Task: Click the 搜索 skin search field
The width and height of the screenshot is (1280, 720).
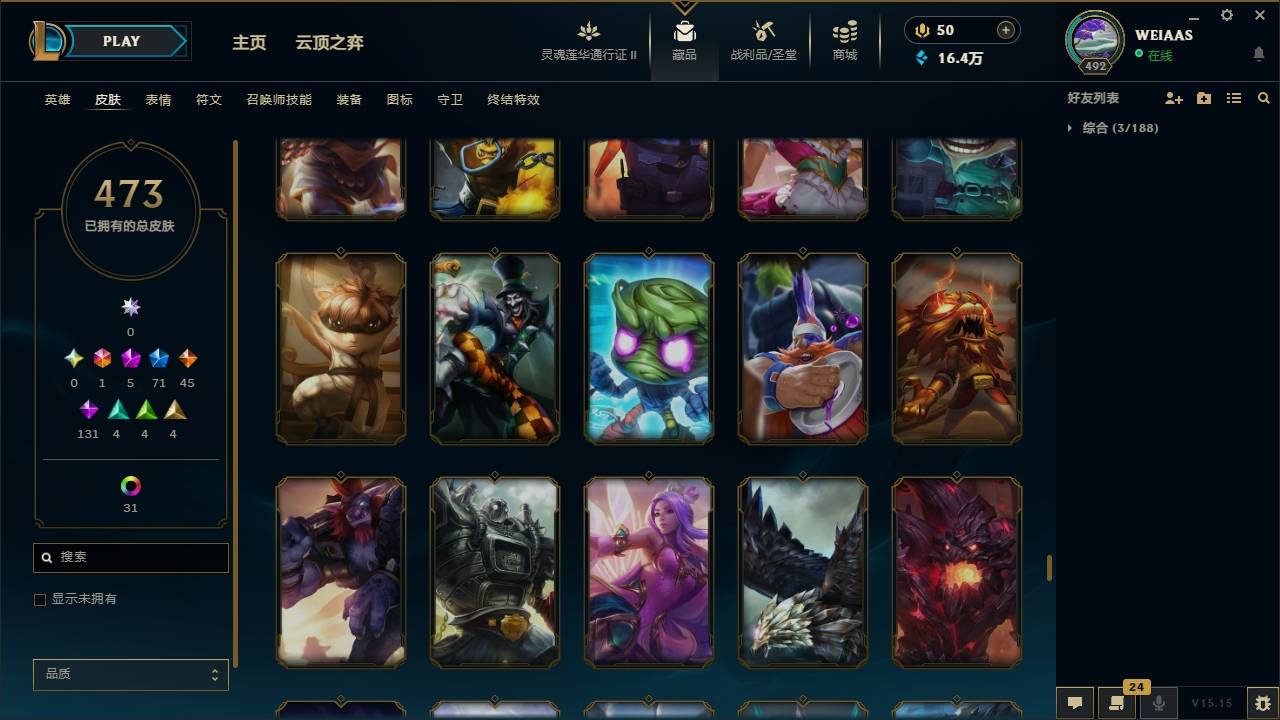Action: [x=130, y=557]
